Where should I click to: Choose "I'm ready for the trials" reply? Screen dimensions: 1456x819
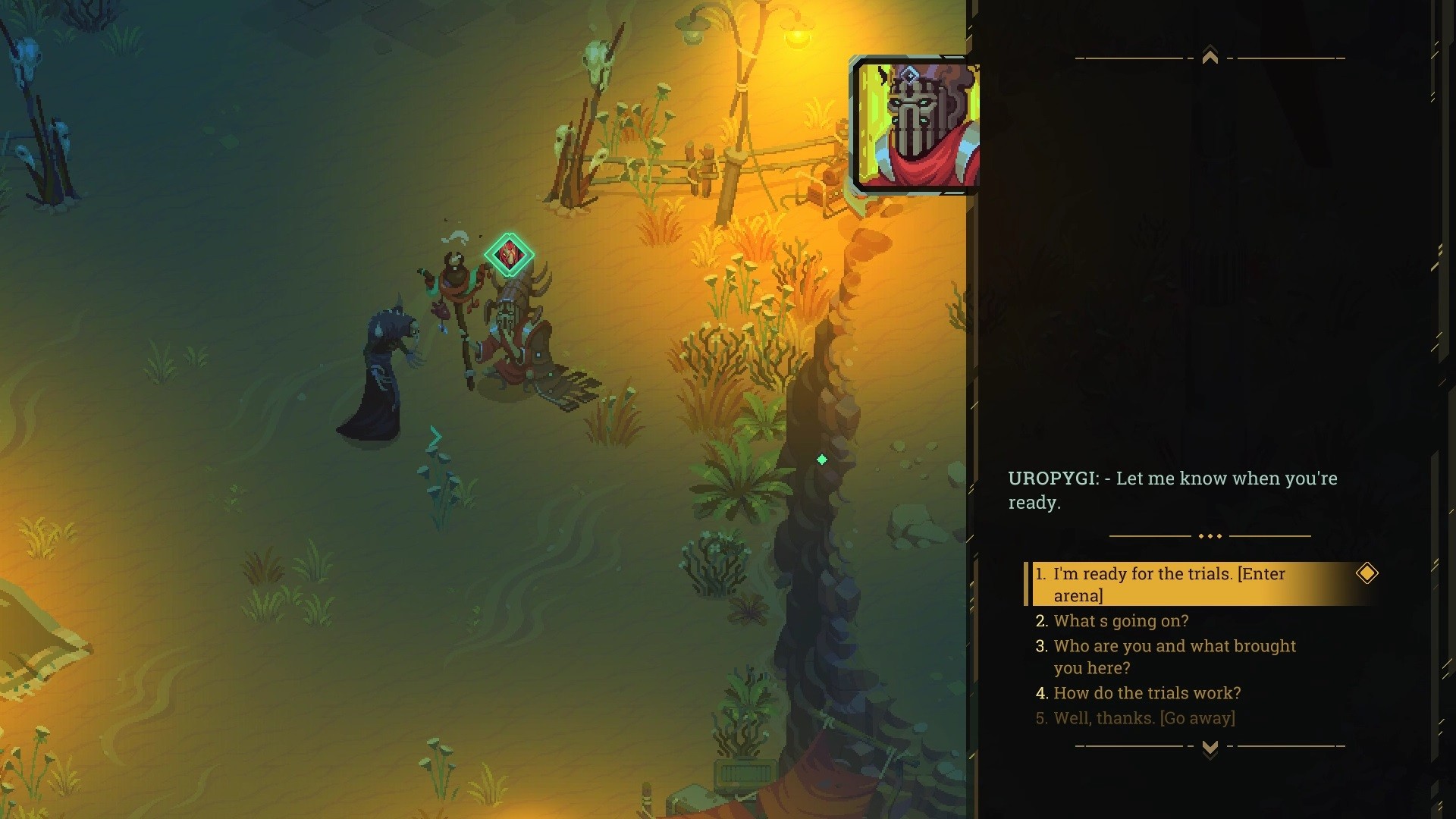[x=1169, y=584]
